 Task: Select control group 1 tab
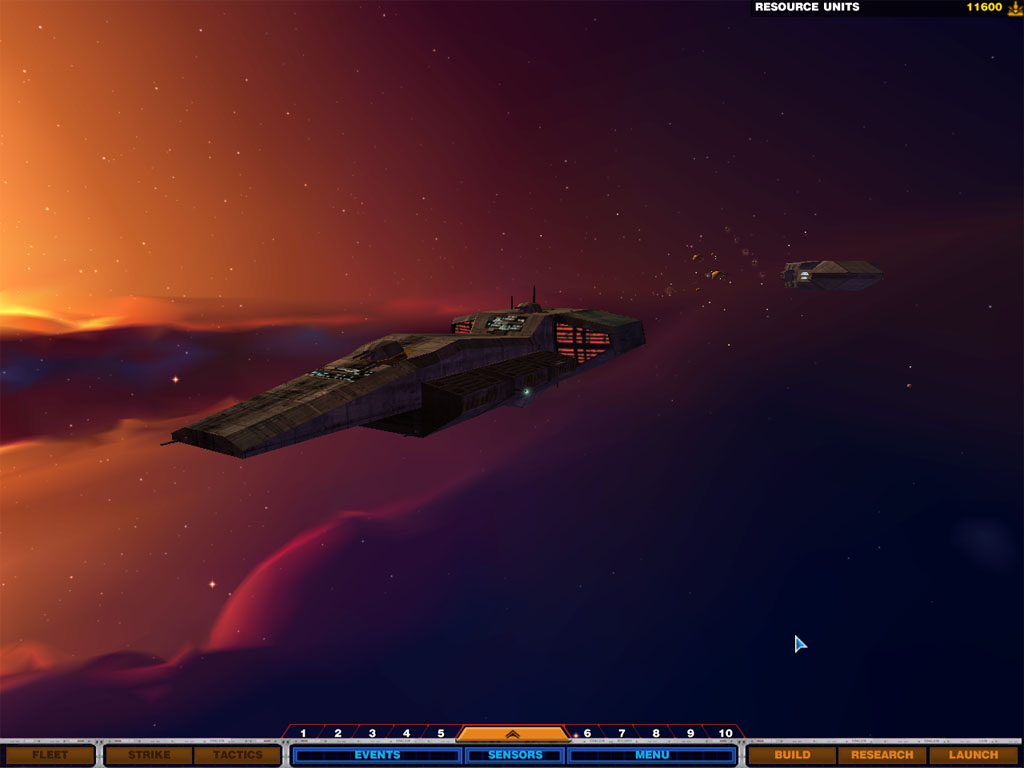(x=303, y=733)
